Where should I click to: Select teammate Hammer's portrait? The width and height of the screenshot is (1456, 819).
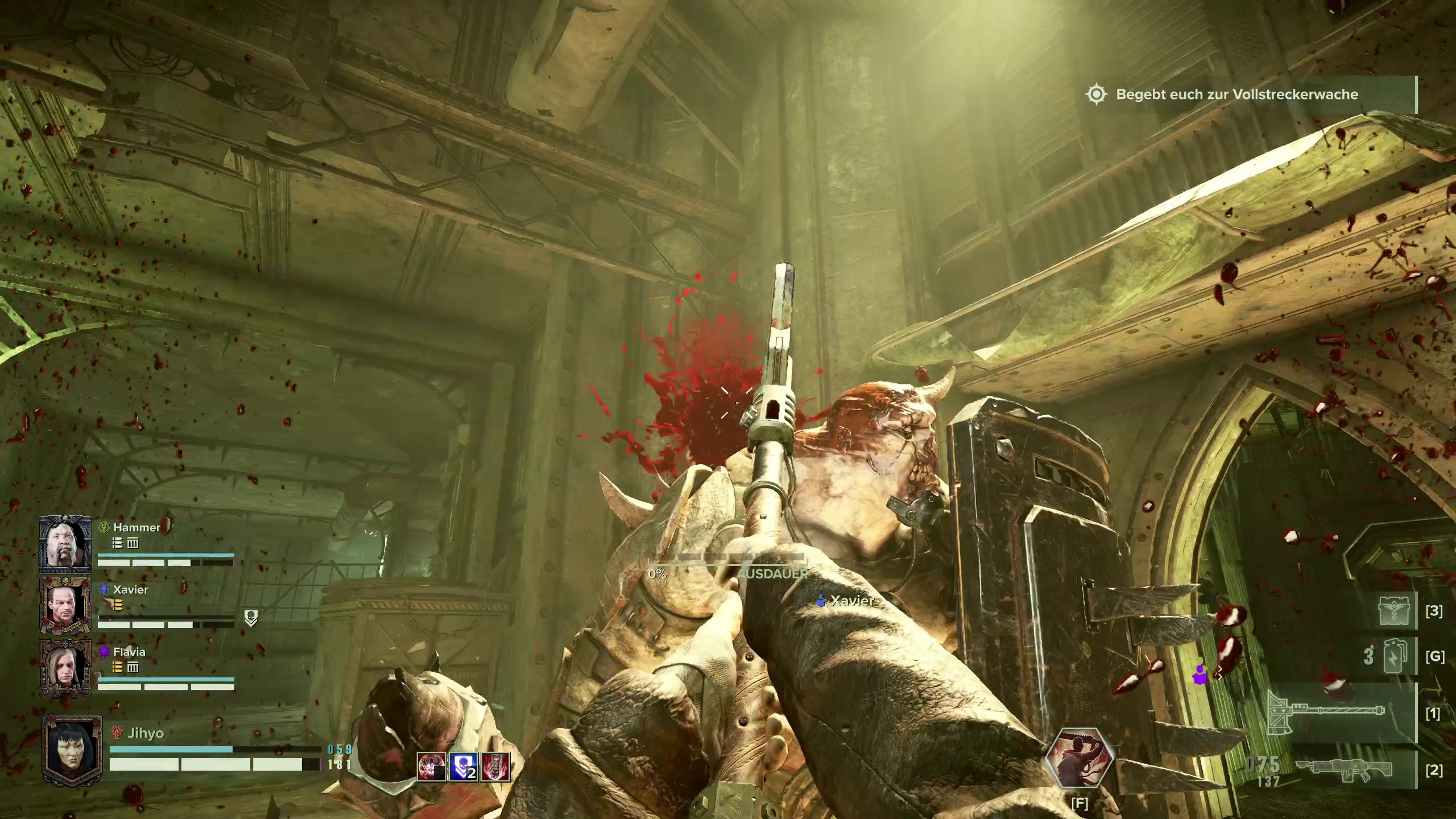click(x=65, y=544)
